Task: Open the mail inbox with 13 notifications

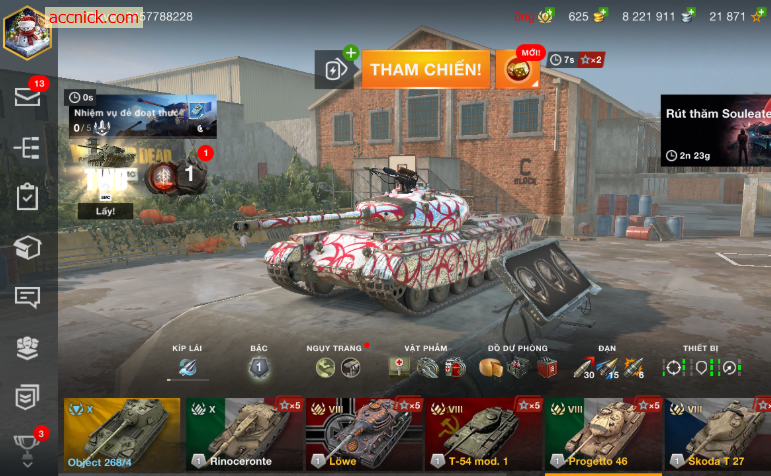Action: coord(27,97)
